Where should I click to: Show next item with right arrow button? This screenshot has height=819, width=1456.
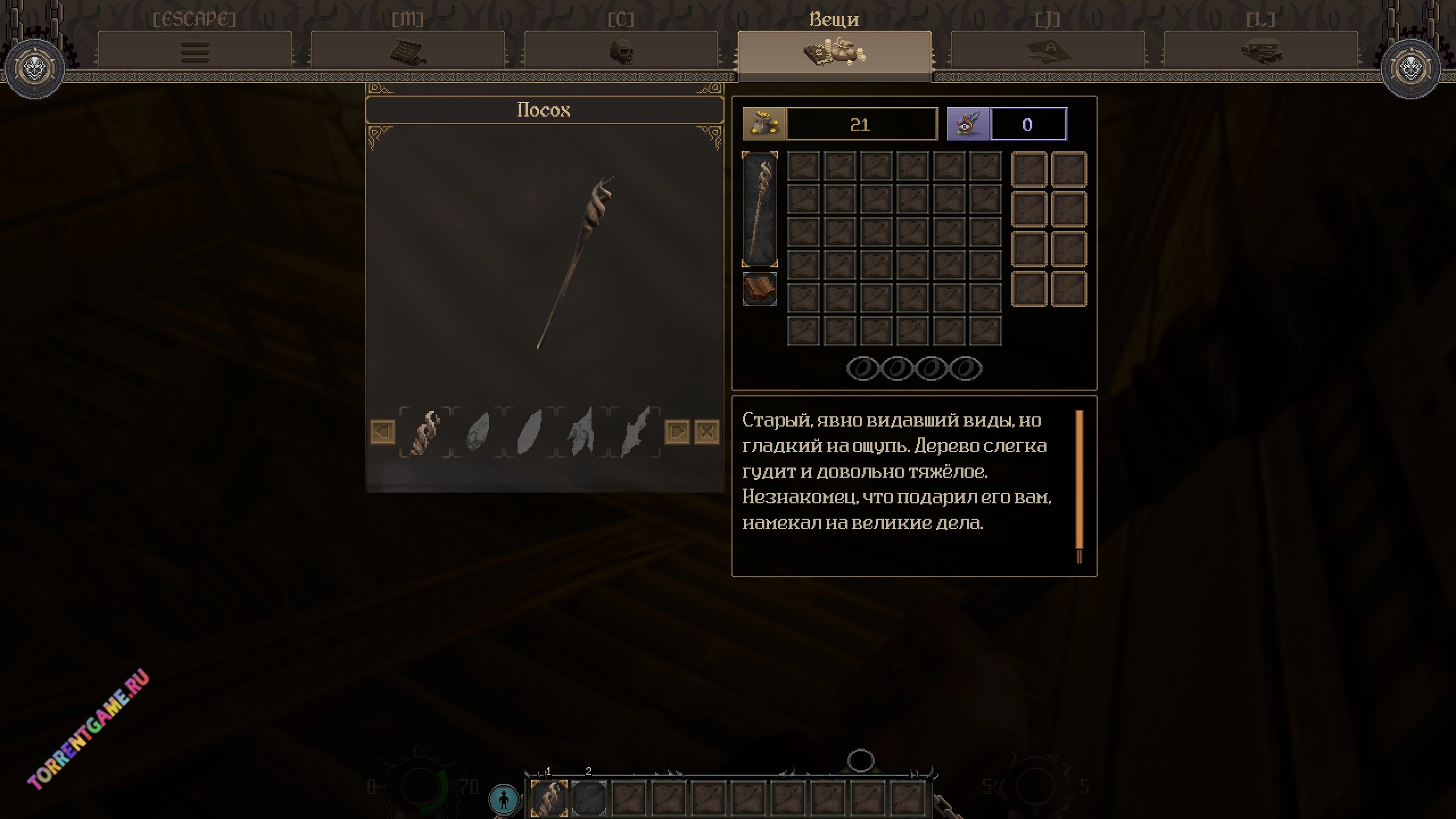point(677,432)
